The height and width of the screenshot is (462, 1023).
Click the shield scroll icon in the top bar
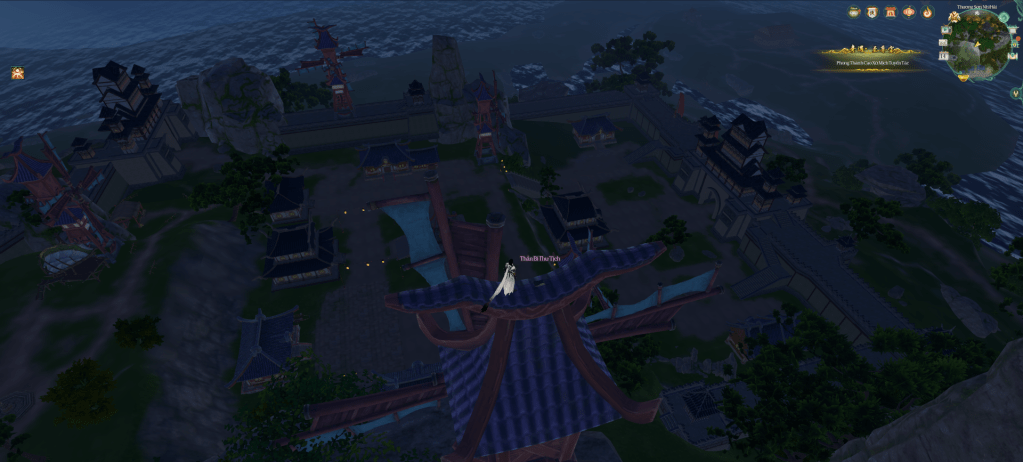[x=872, y=12]
